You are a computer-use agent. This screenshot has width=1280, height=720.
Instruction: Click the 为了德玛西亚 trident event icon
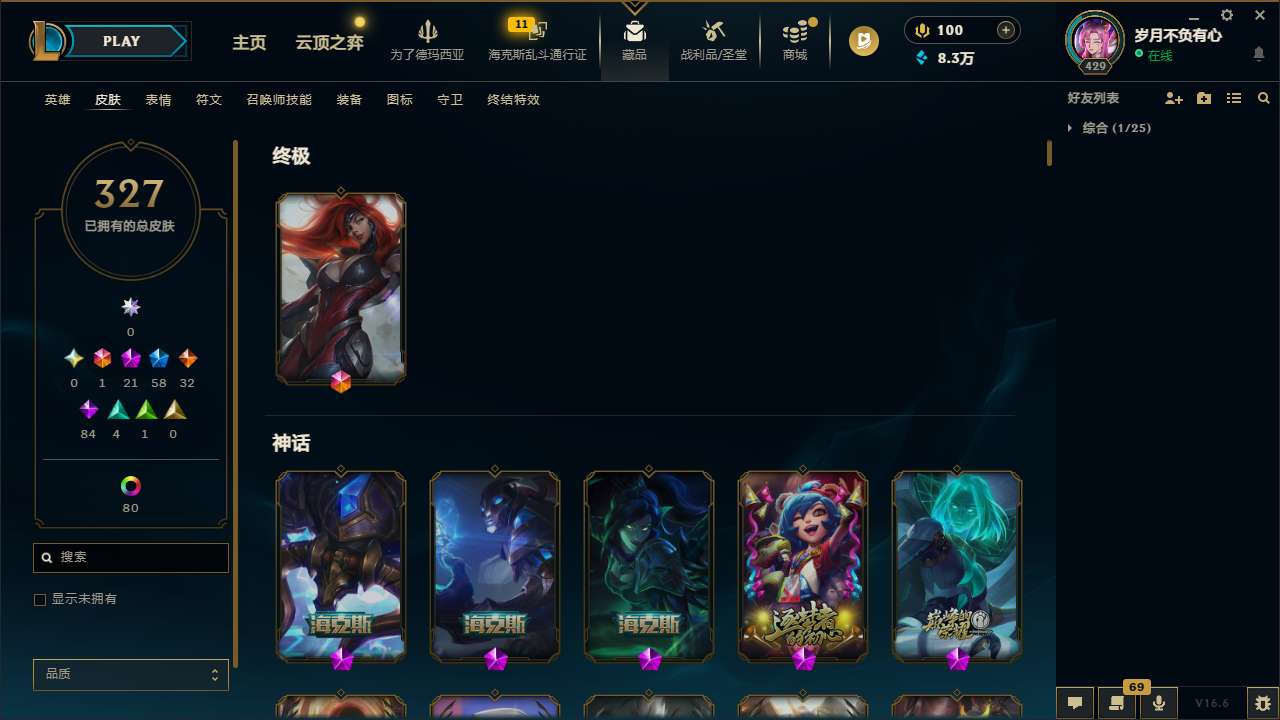pyautogui.click(x=428, y=36)
